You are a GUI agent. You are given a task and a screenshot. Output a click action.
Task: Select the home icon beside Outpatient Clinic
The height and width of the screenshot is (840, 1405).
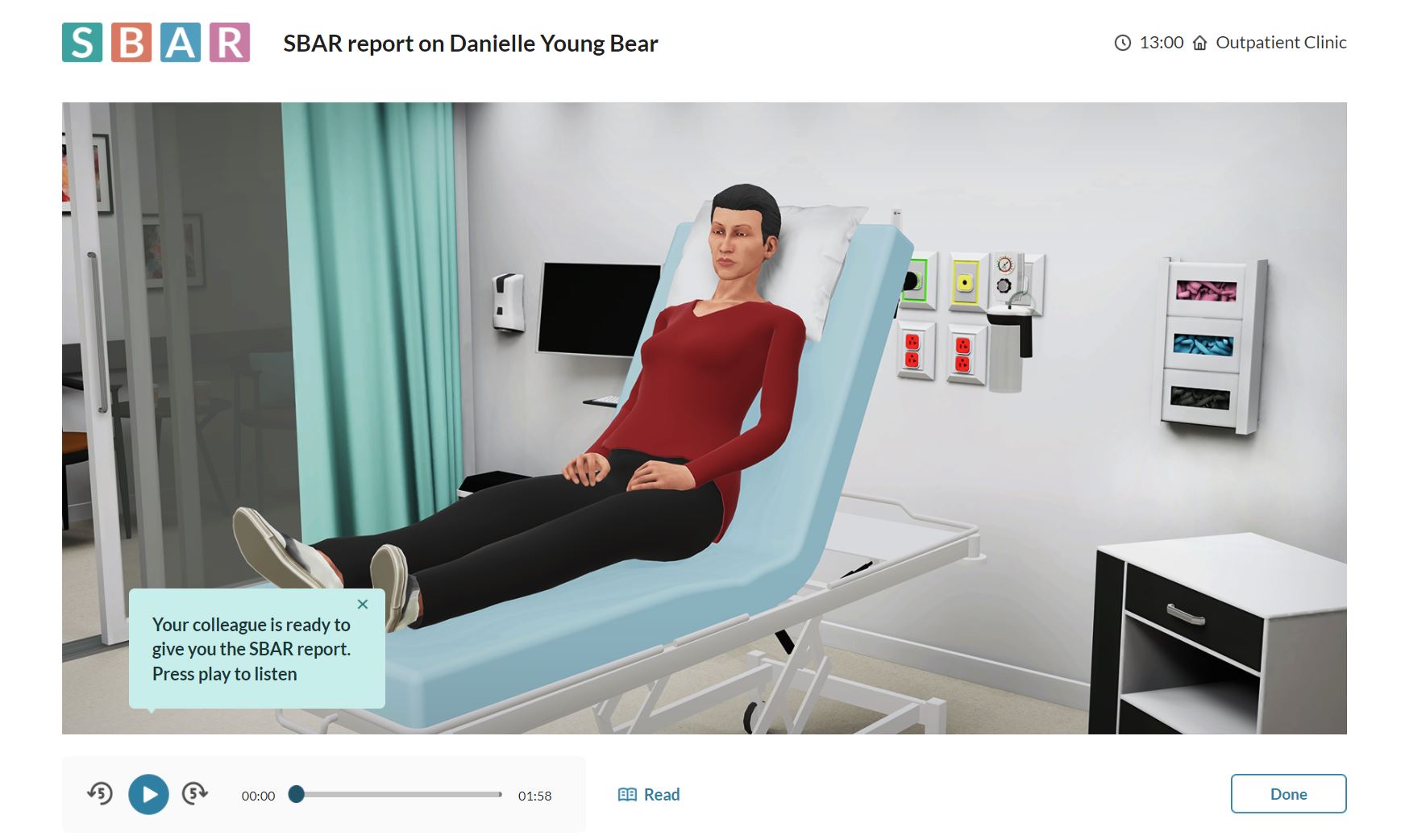1199,42
